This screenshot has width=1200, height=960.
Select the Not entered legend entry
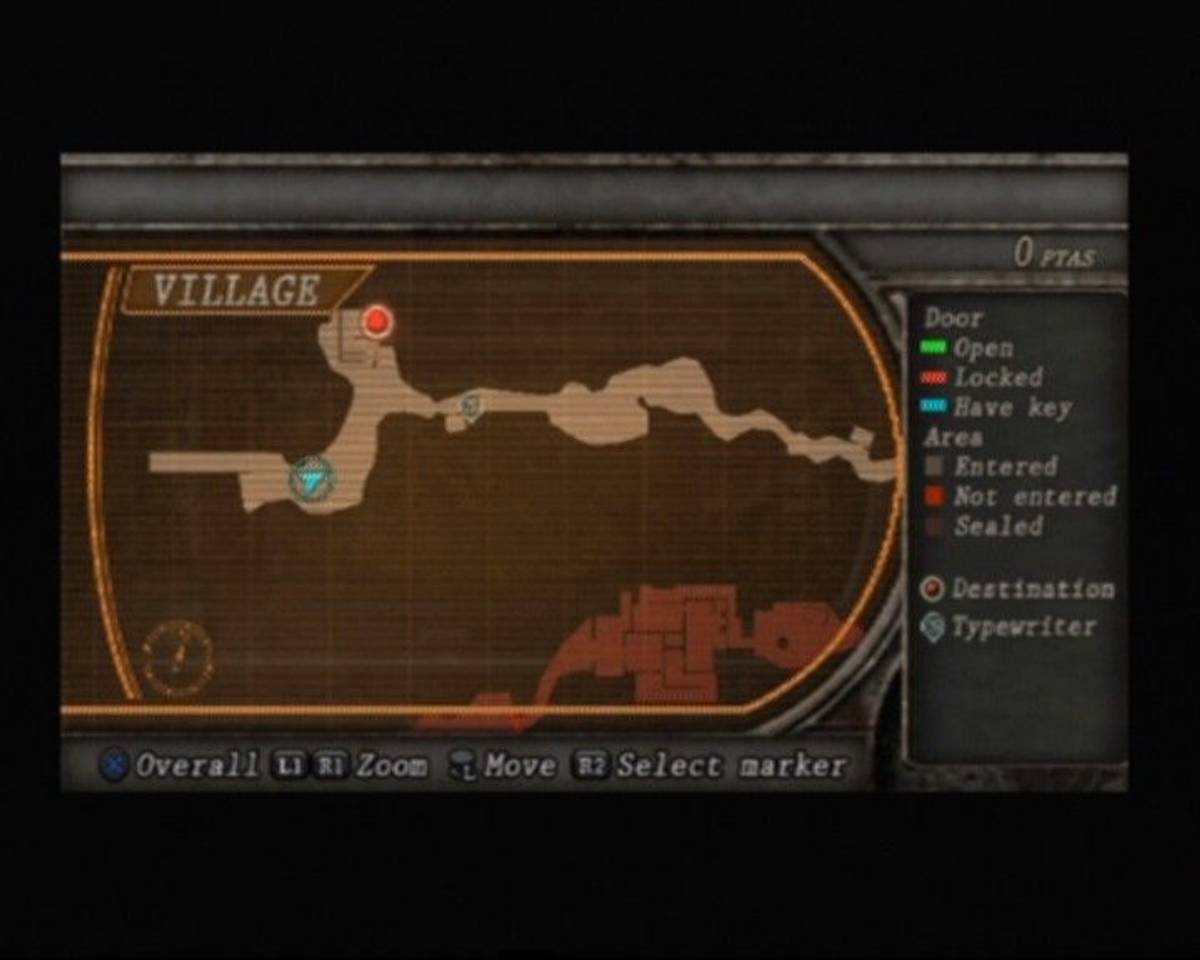coord(1018,496)
